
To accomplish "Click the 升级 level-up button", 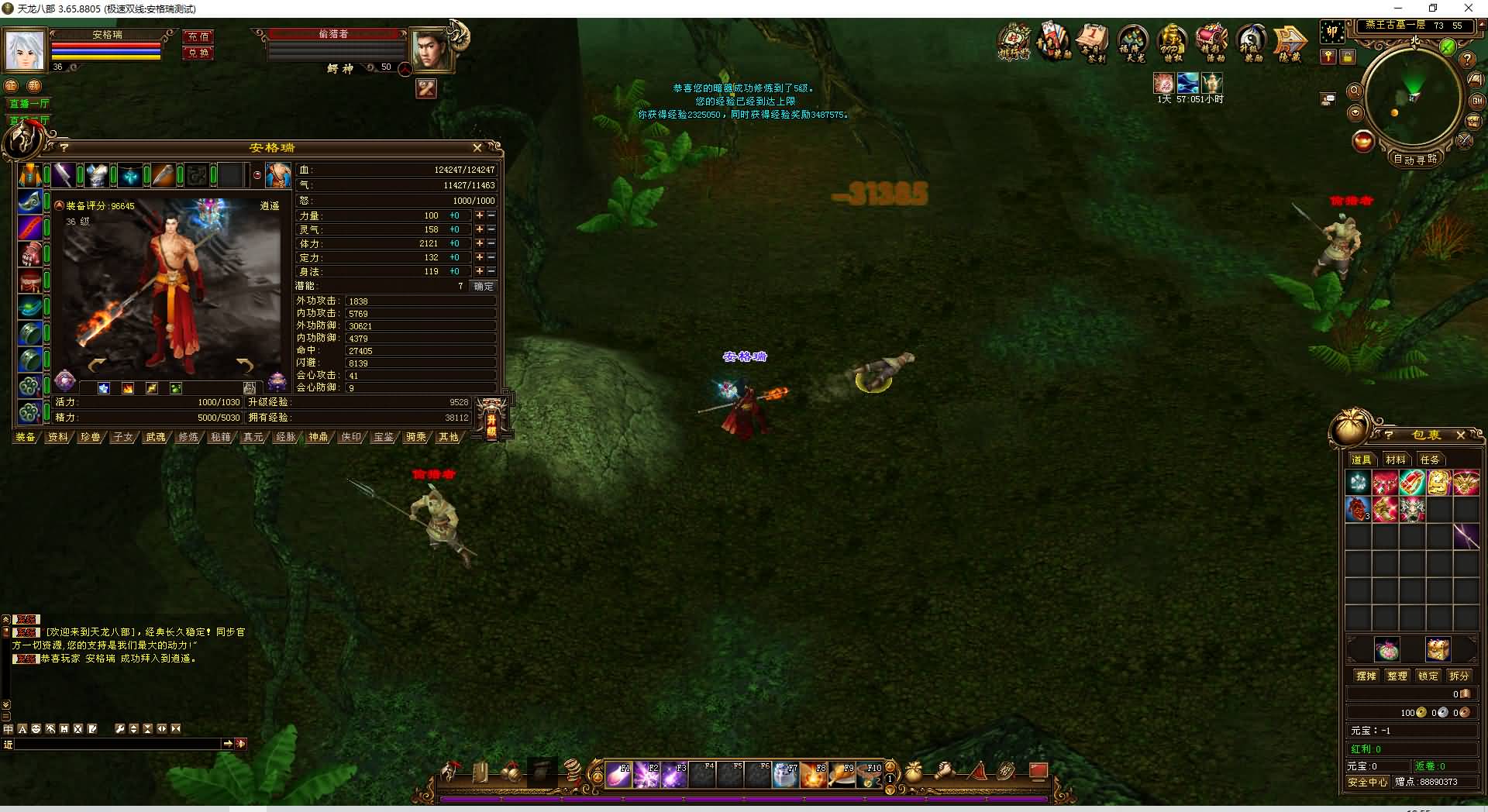I will pyautogui.click(x=491, y=420).
